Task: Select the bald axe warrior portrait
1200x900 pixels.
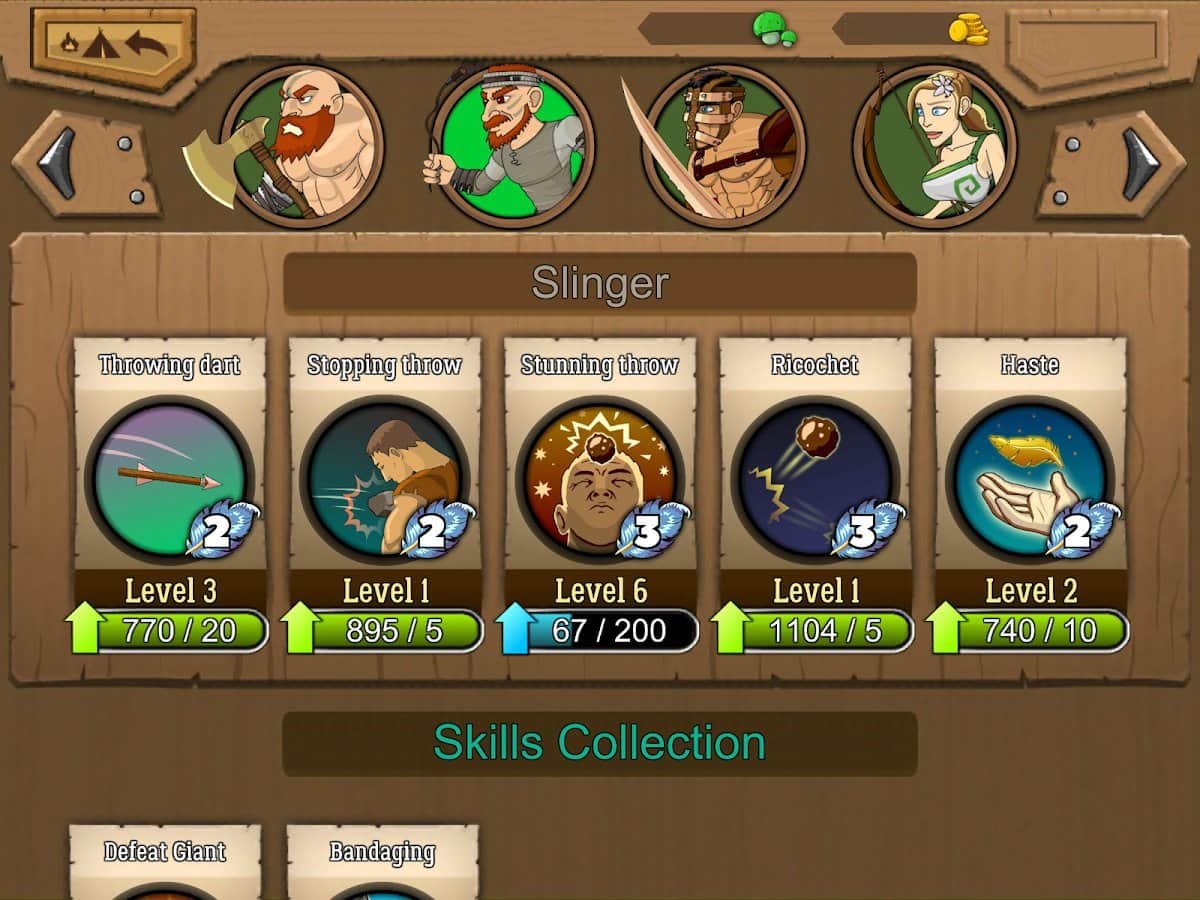Action: pyautogui.click(x=301, y=146)
